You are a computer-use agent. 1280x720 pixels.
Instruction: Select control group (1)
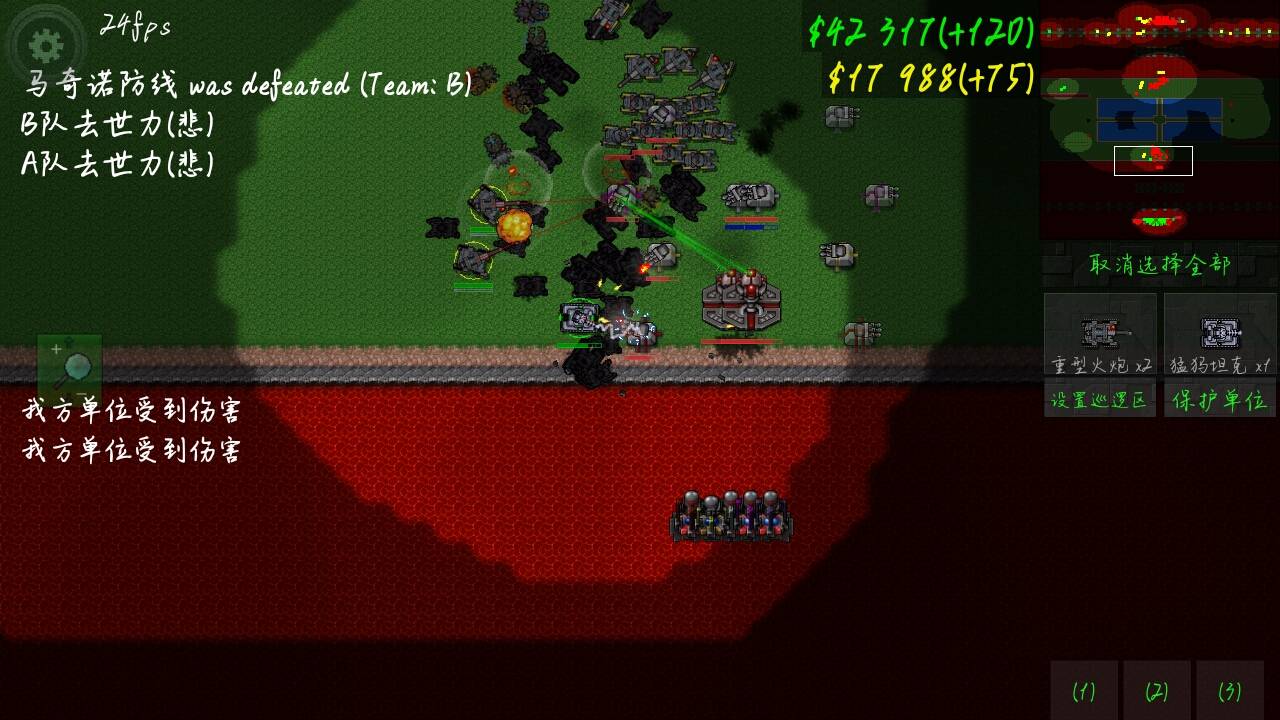(1084, 690)
